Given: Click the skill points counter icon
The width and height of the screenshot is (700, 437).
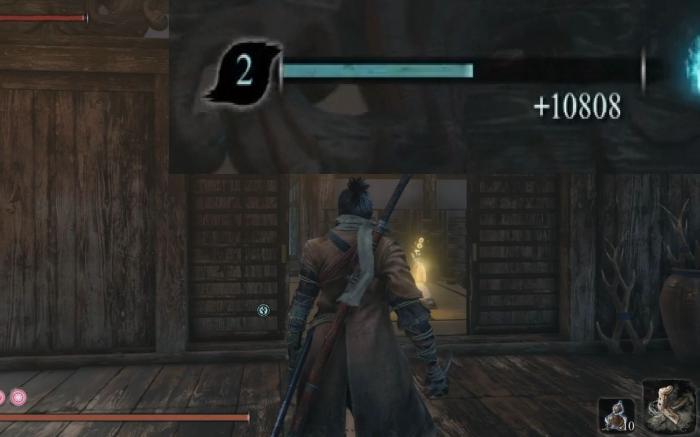Looking at the screenshot, I should click(244, 73).
